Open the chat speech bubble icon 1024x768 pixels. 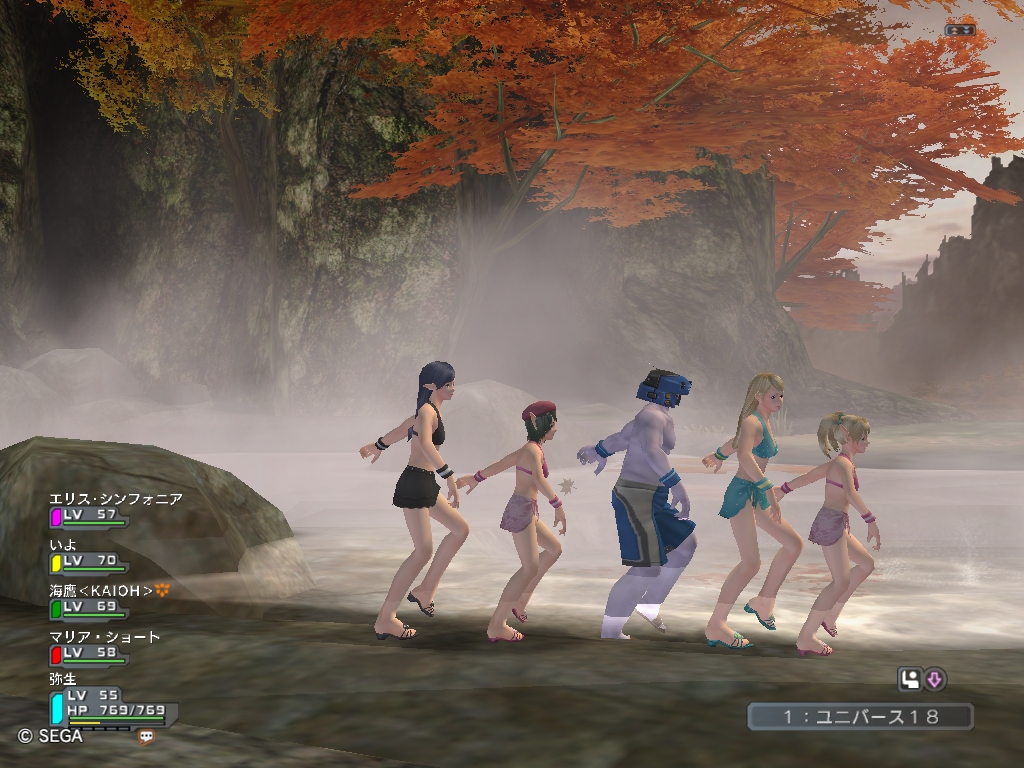coord(147,737)
